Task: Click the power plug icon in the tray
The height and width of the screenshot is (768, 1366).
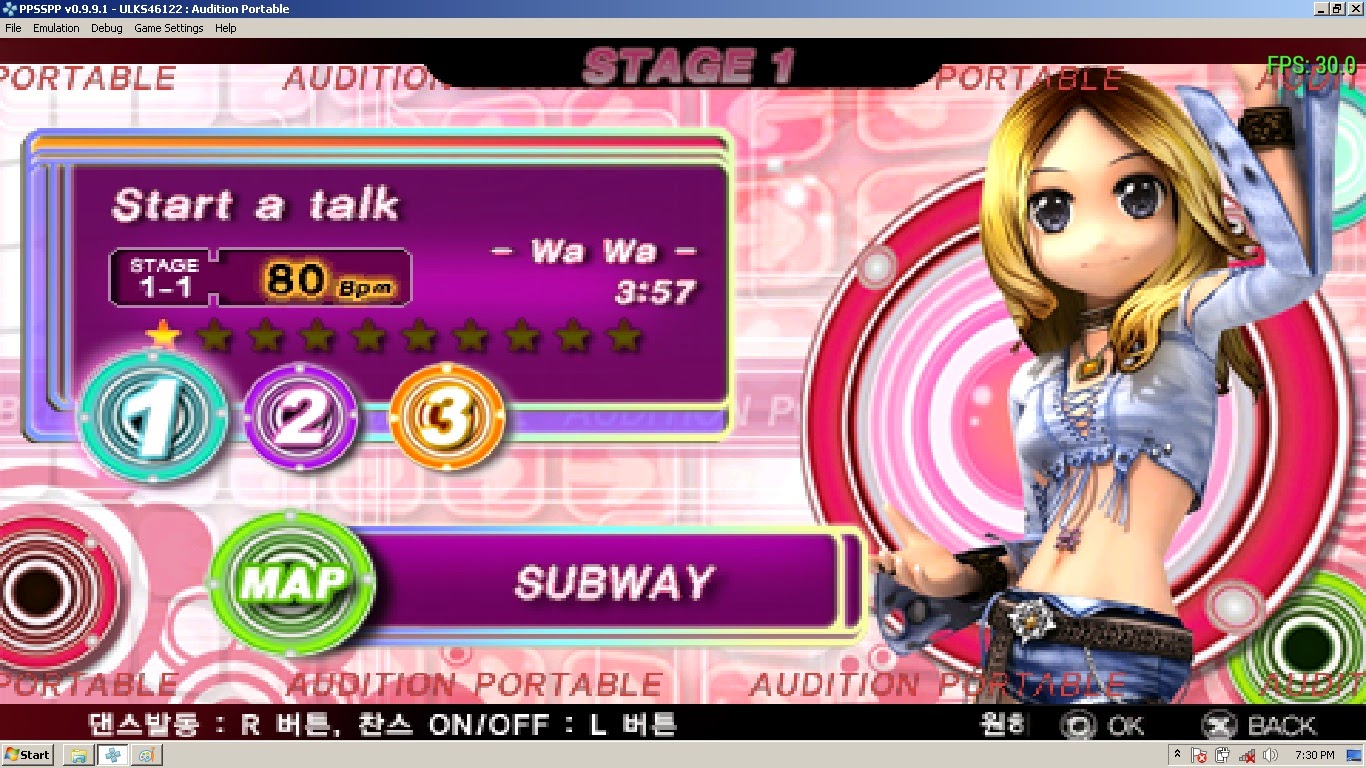Action: 1221,756
